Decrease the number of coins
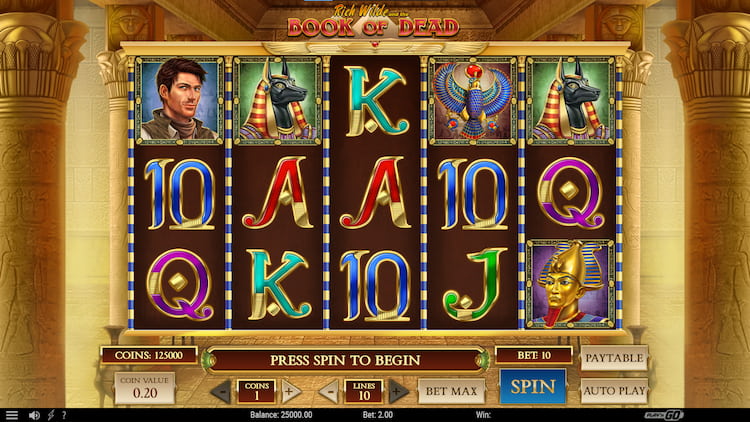This screenshot has width=750, height=422. [x=221, y=391]
